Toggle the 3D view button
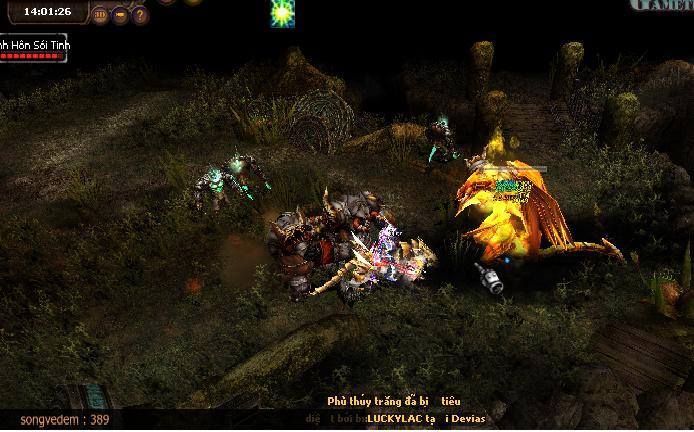This screenshot has height=432, width=694. 100,15
